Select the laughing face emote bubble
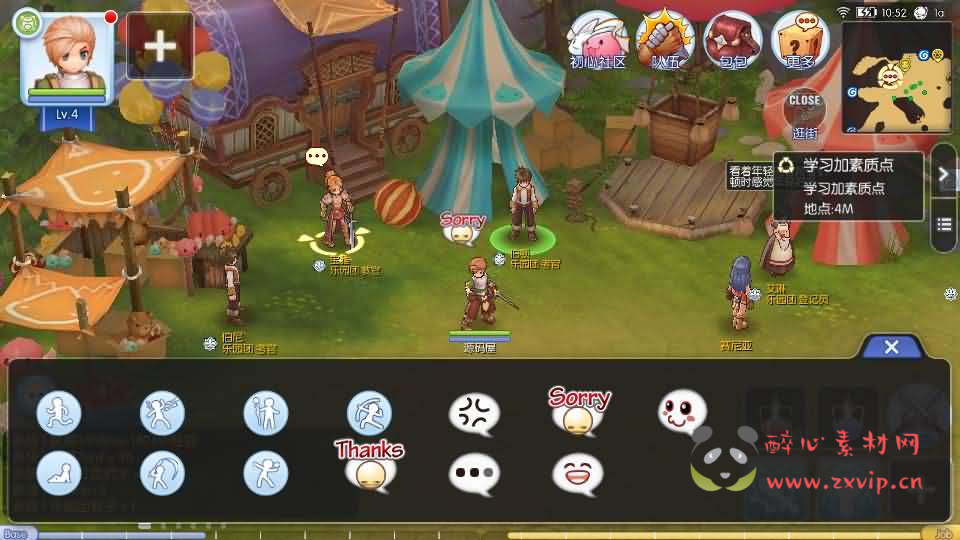 [578, 473]
